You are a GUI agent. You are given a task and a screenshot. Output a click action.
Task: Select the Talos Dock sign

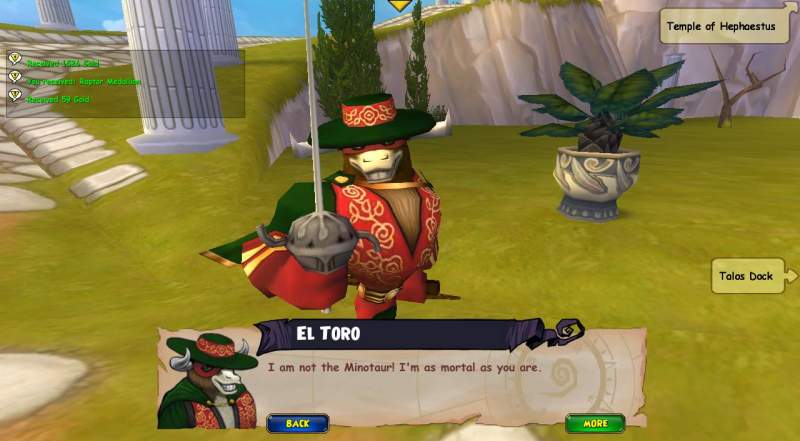(750, 276)
